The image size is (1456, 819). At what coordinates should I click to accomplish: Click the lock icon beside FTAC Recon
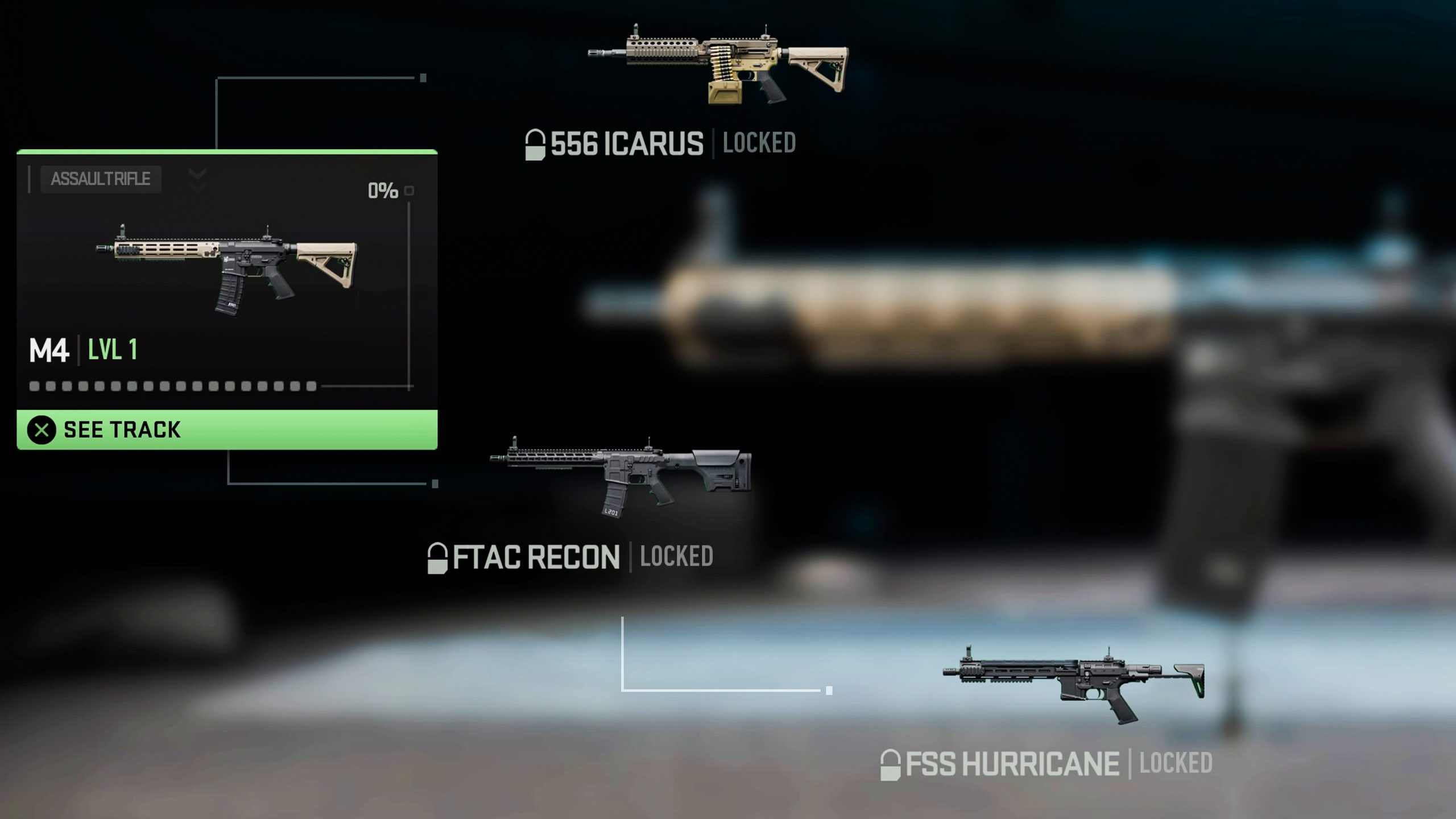438,555
